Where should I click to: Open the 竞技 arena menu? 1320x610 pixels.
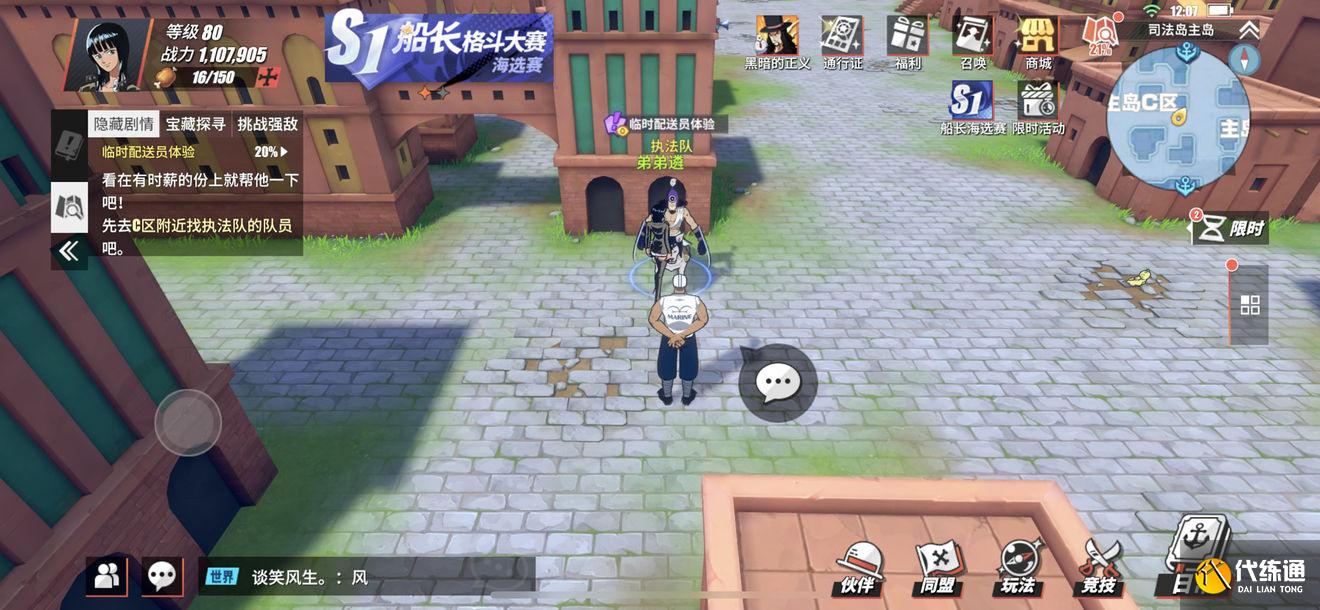tap(1099, 567)
